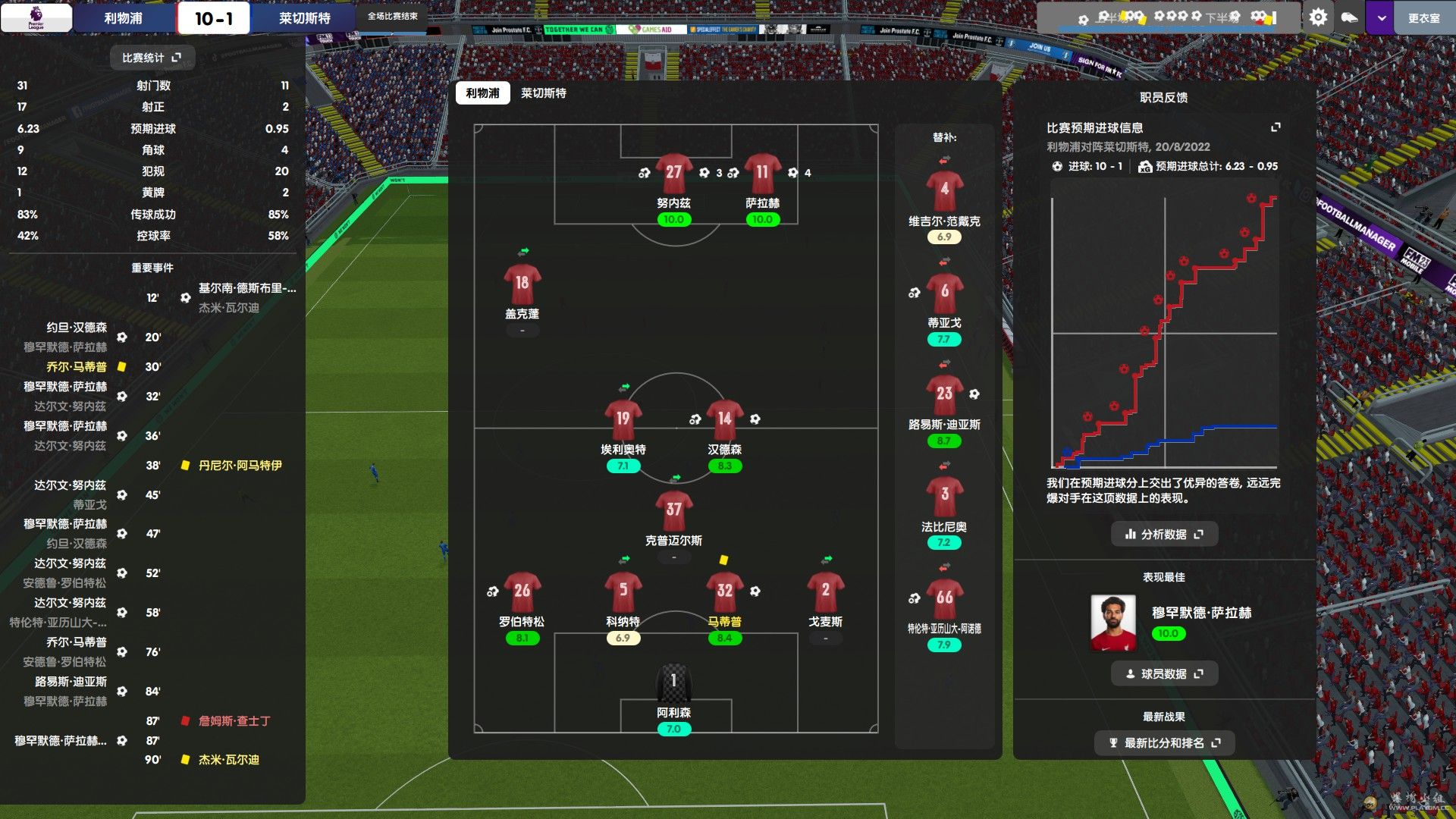Open 穆罕默德·萨拉赫 best performer portrait
Image resolution: width=1456 pixels, height=819 pixels.
click(x=1112, y=623)
